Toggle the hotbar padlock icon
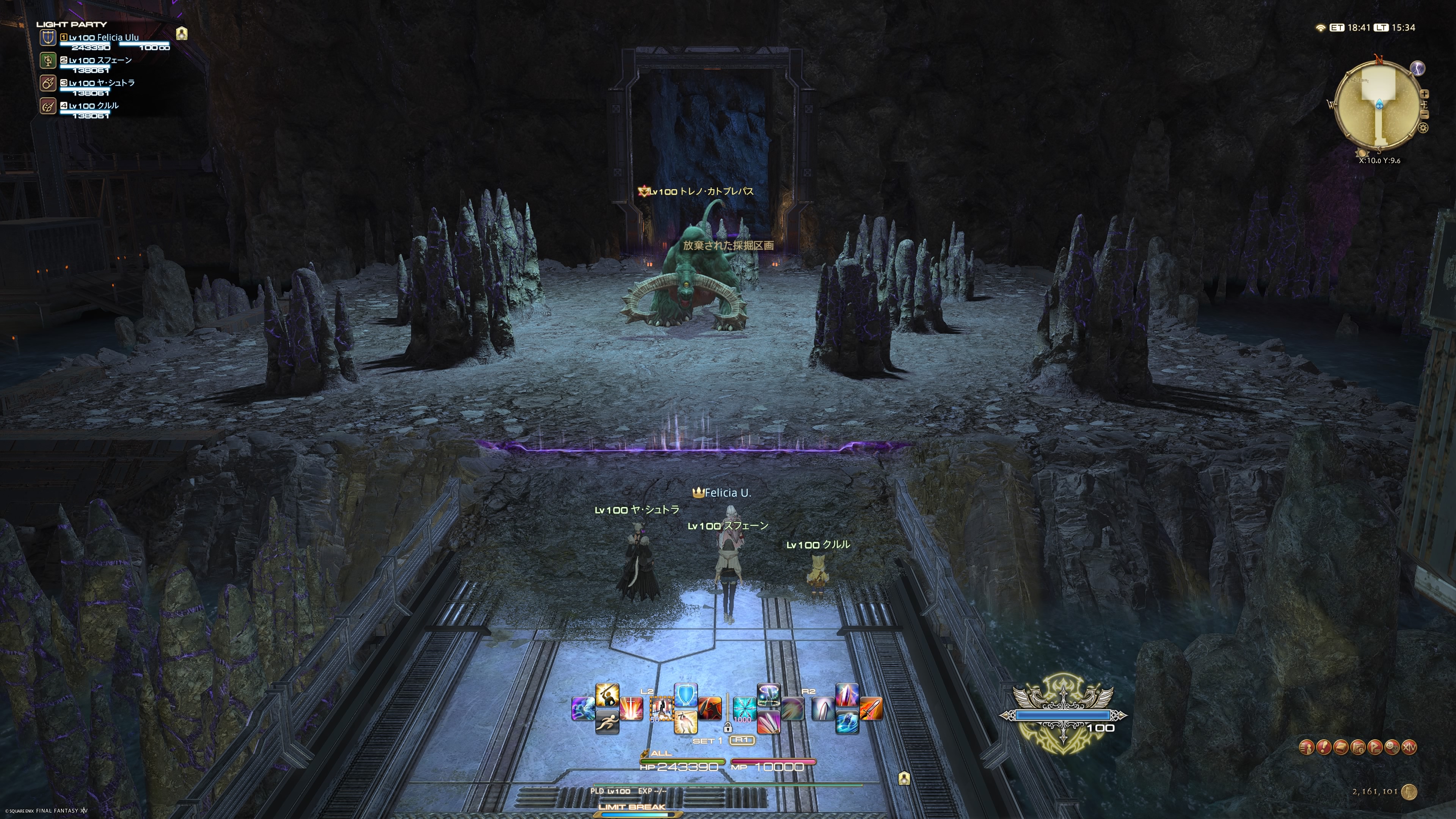Viewport: 1456px width, 819px height. [728, 728]
